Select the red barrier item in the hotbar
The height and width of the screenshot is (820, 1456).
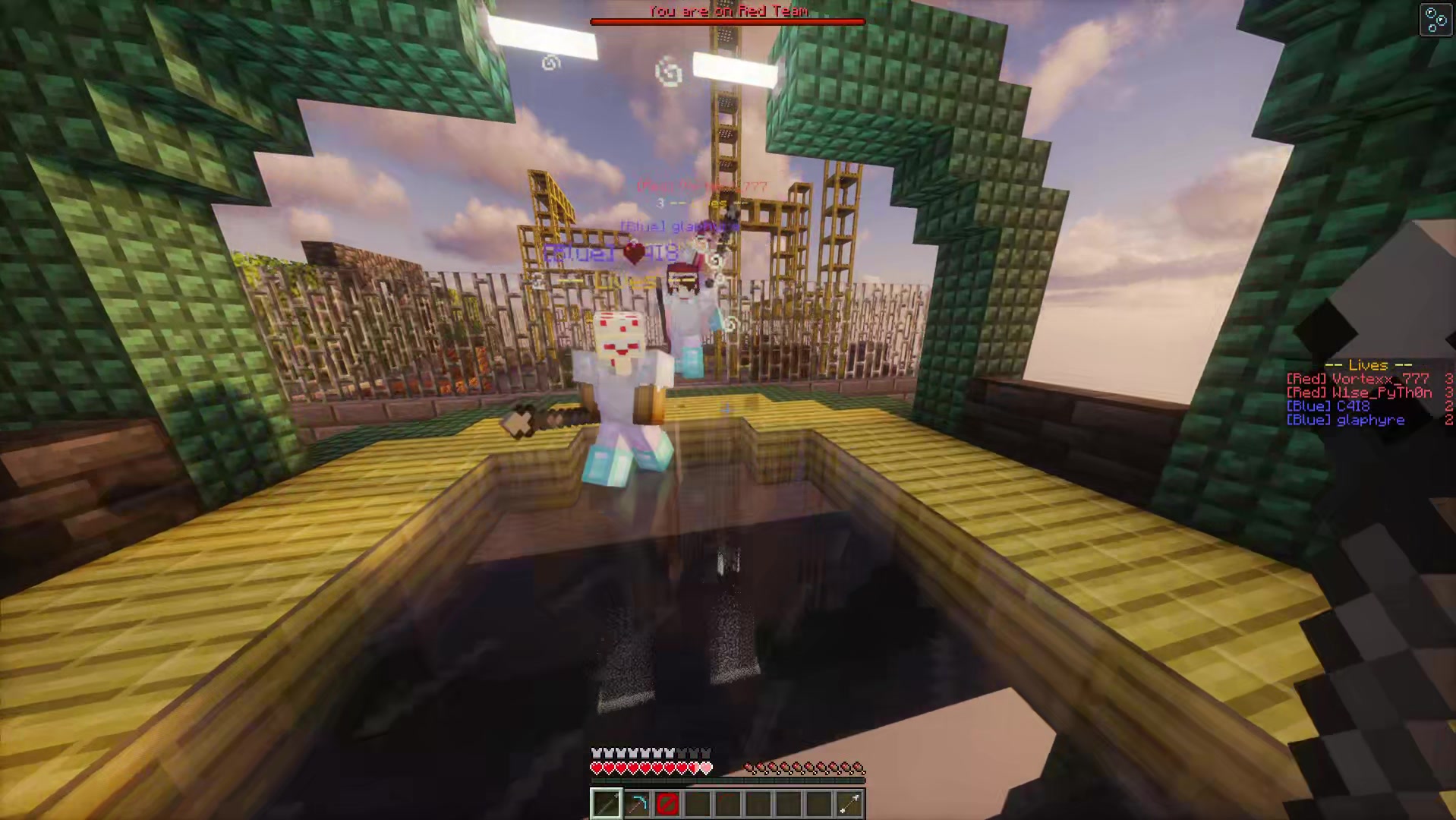point(667,803)
